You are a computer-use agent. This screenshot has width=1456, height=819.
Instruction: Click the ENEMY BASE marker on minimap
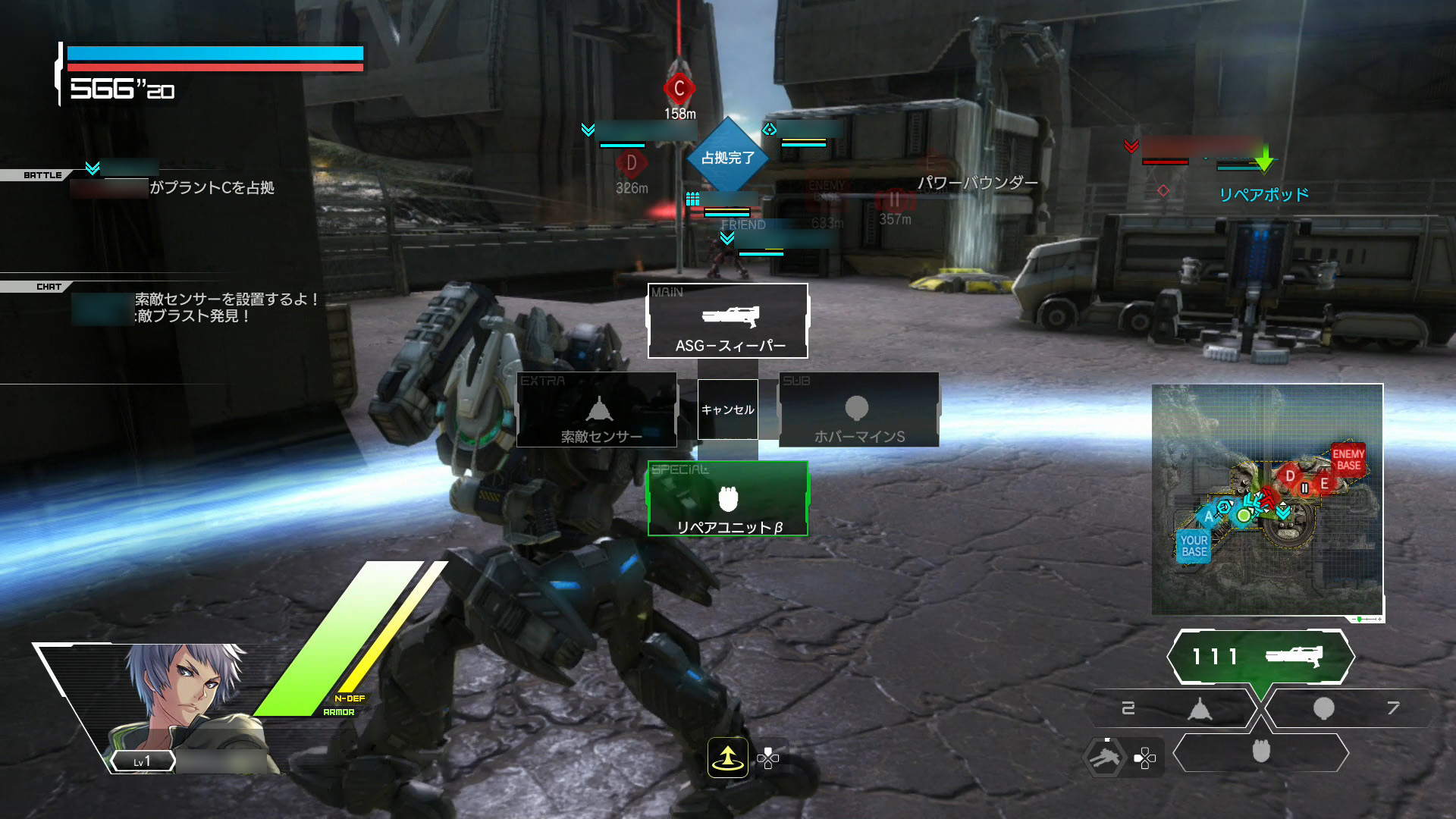1348,460
